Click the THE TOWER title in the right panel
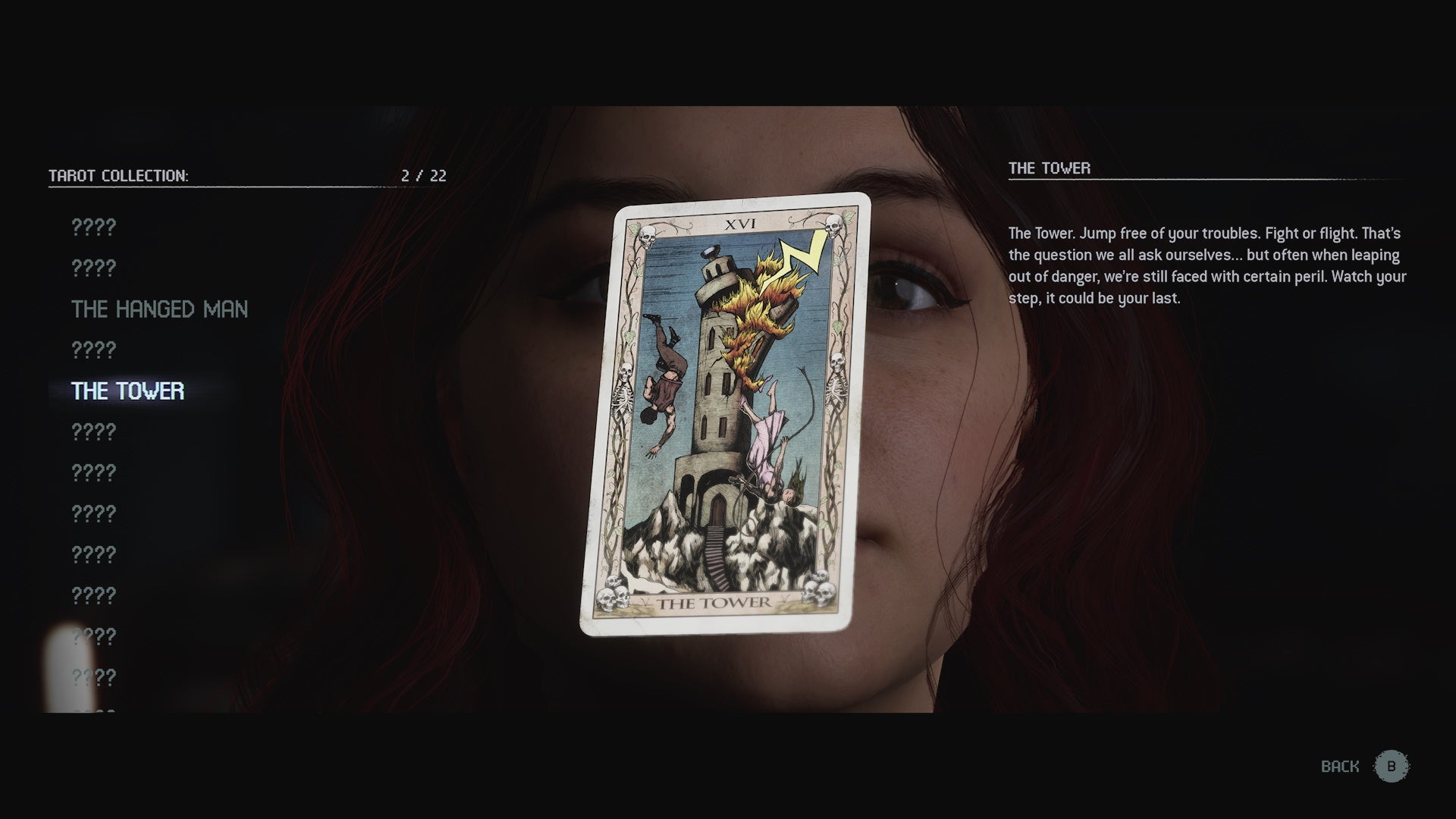 pos(1049,168)
